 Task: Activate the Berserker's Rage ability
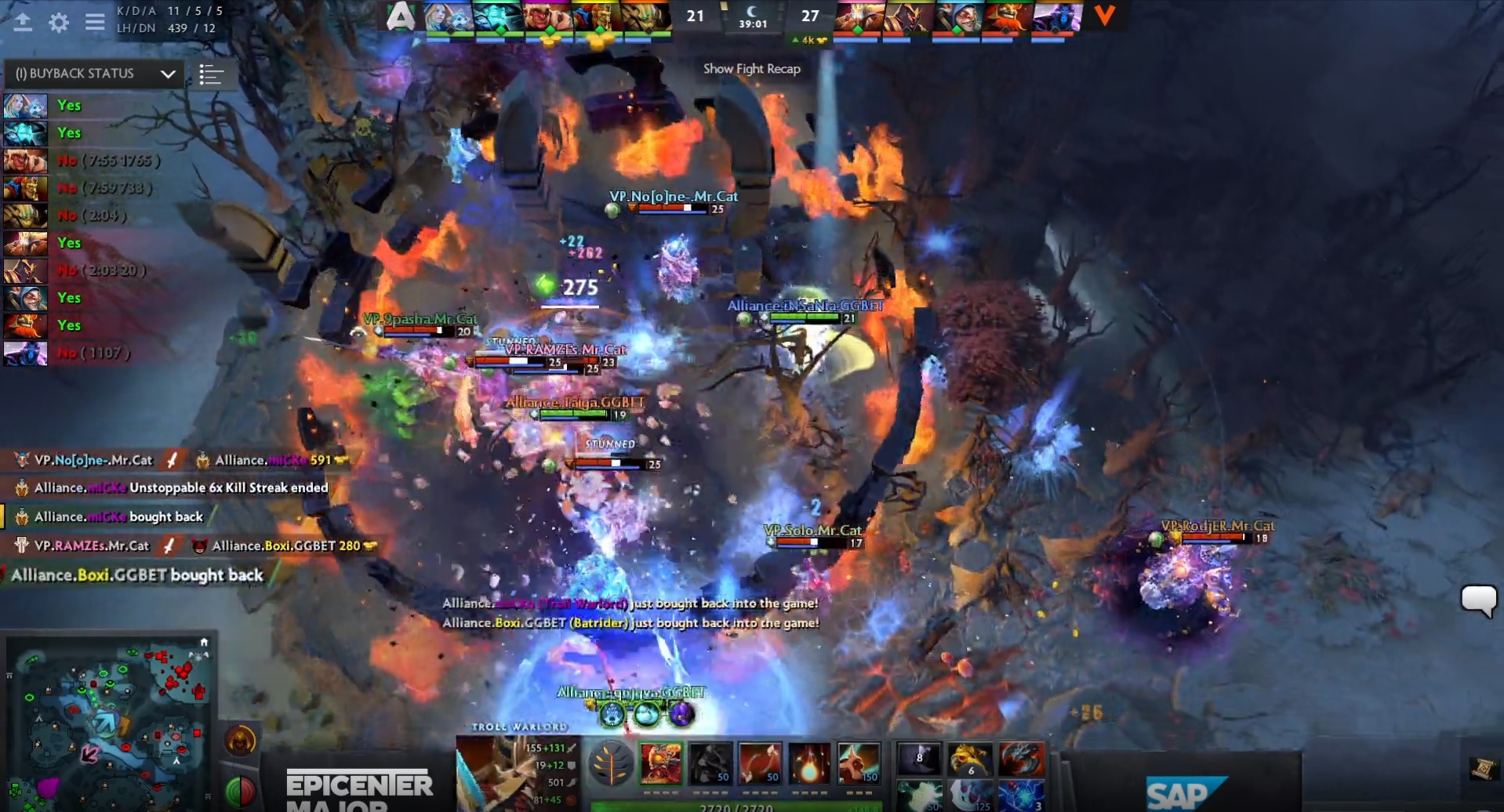click(x=661, y=763)
